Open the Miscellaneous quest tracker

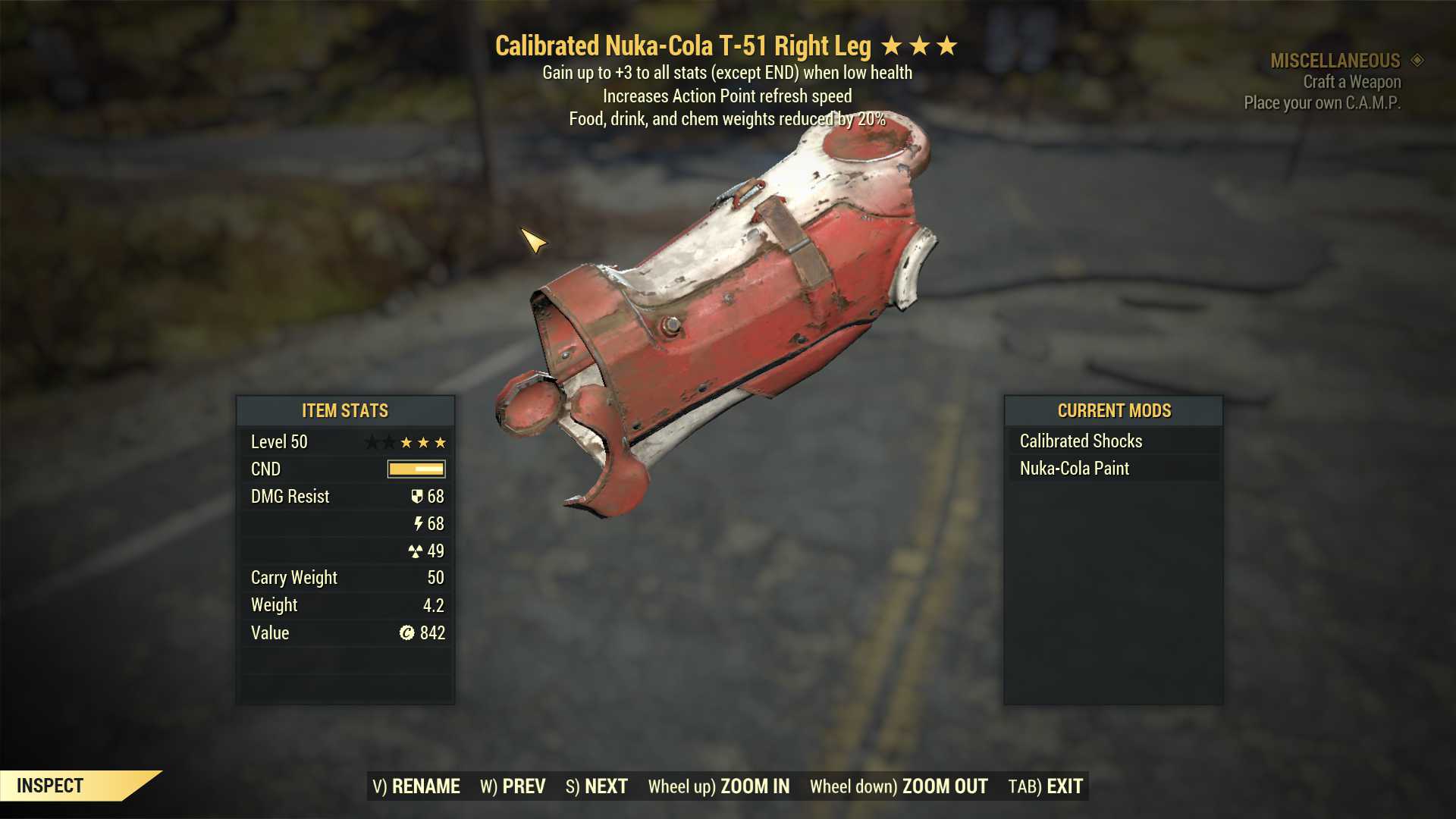pyautogui.click(x=1335, y=61)
